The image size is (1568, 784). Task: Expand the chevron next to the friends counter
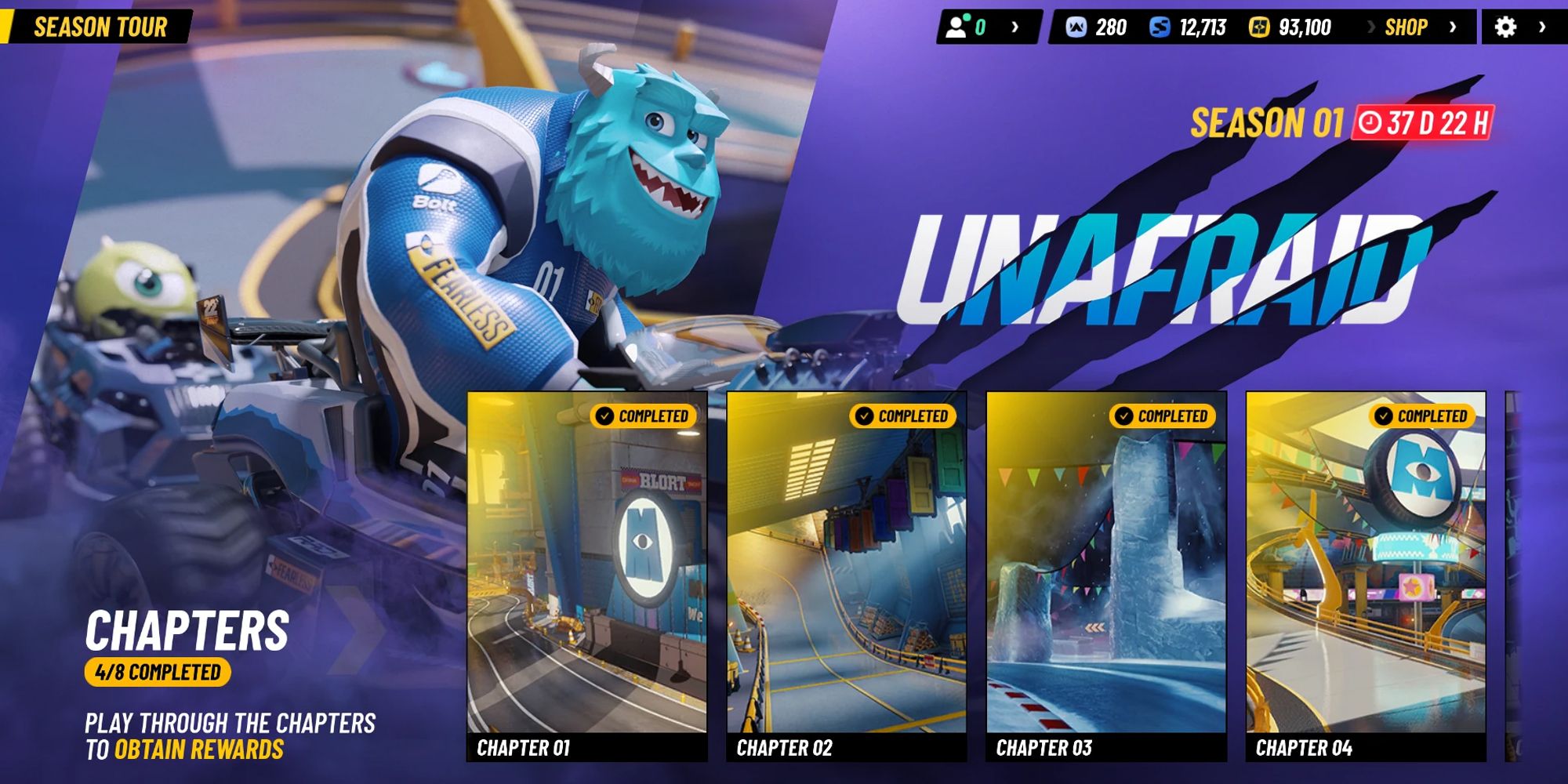click(1017, 27)
